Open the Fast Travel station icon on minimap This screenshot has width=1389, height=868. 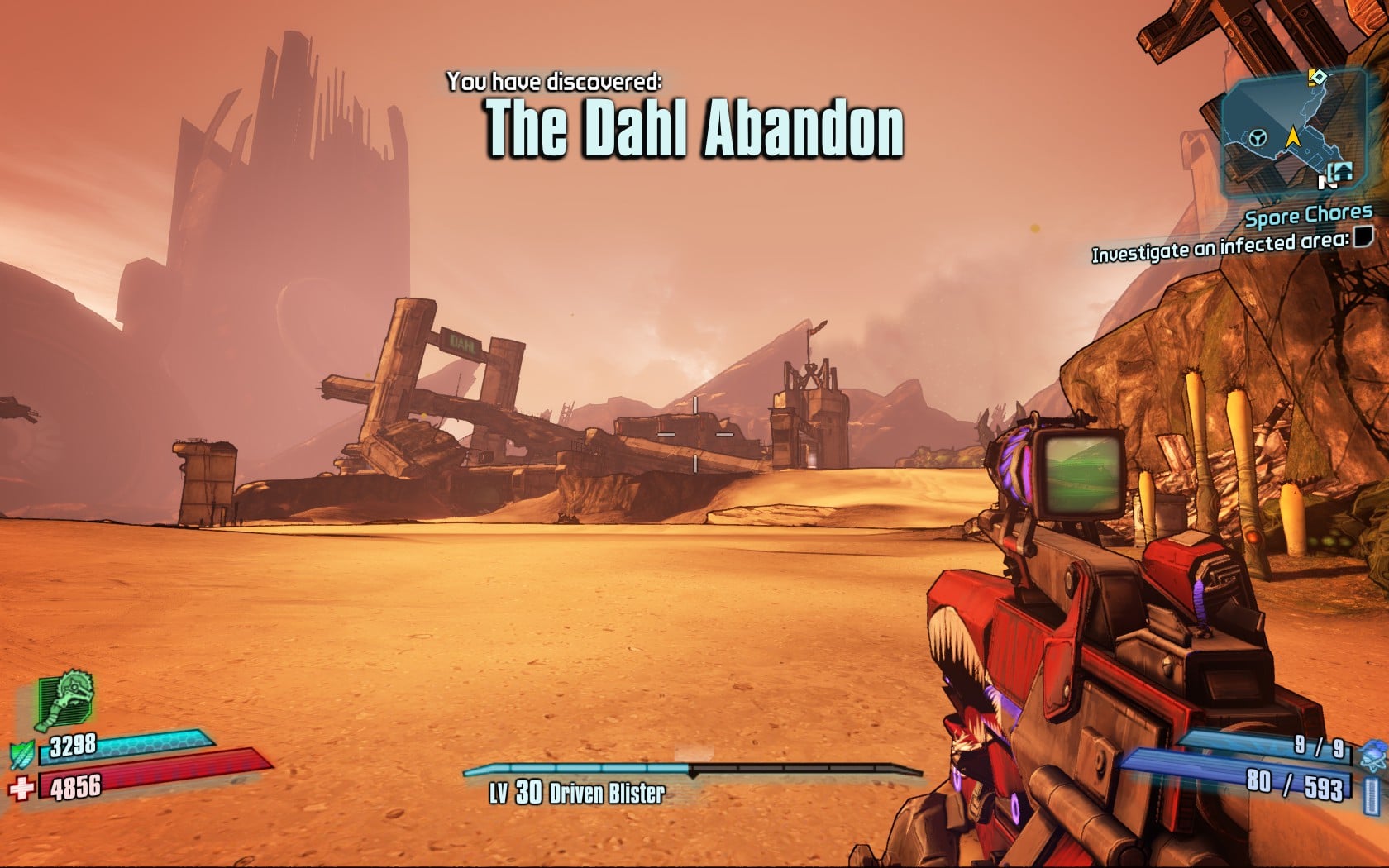pyautogui.click(x=1340, y=172)
